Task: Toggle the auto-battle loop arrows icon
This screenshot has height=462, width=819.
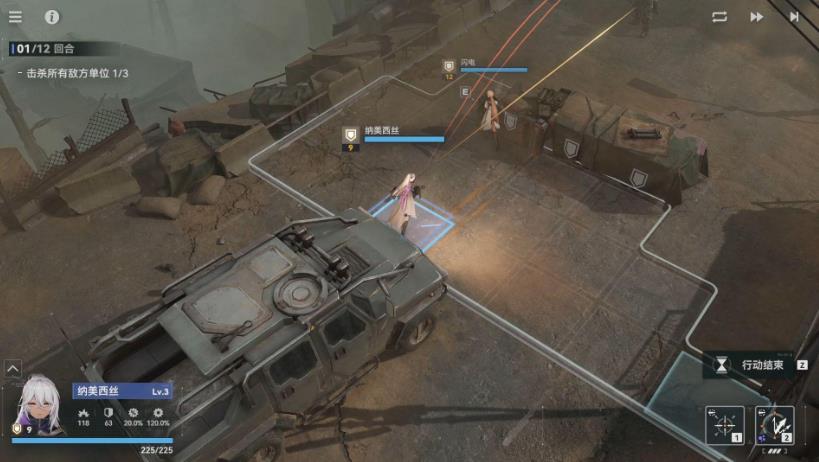Action: 719,17
